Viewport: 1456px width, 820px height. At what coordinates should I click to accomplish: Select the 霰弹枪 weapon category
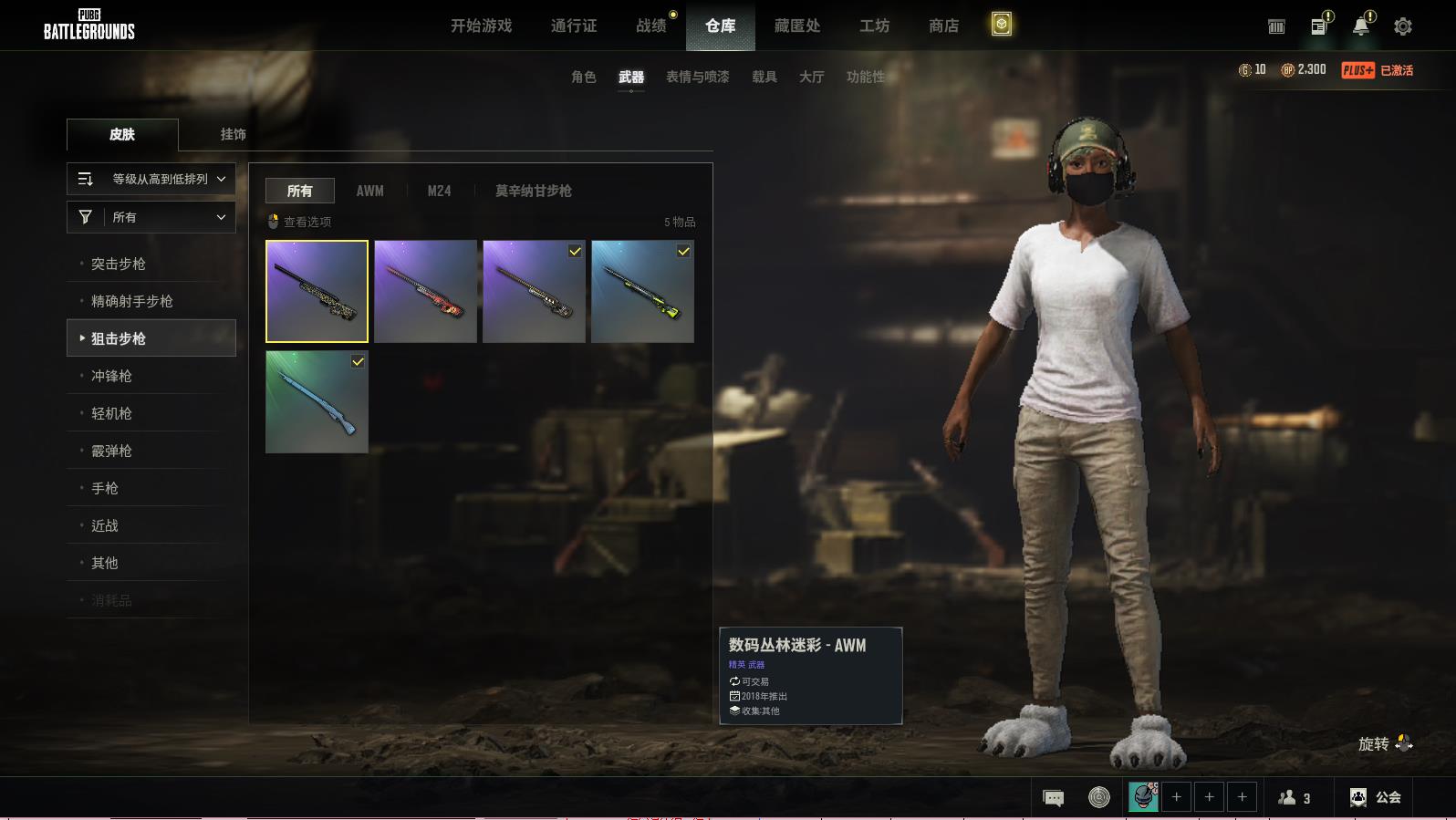(111, 451)
